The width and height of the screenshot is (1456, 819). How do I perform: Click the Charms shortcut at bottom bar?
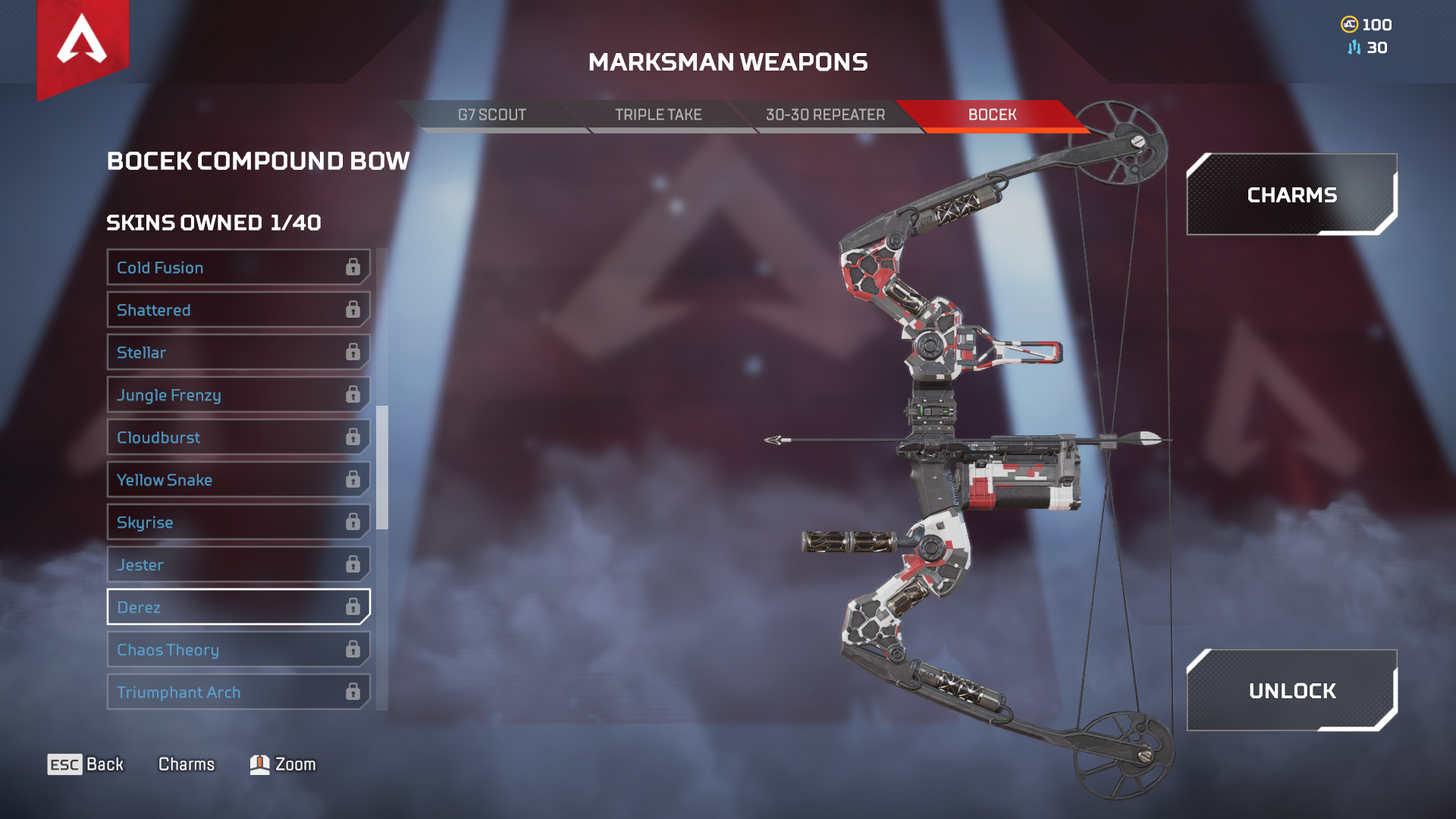point(186,764)
